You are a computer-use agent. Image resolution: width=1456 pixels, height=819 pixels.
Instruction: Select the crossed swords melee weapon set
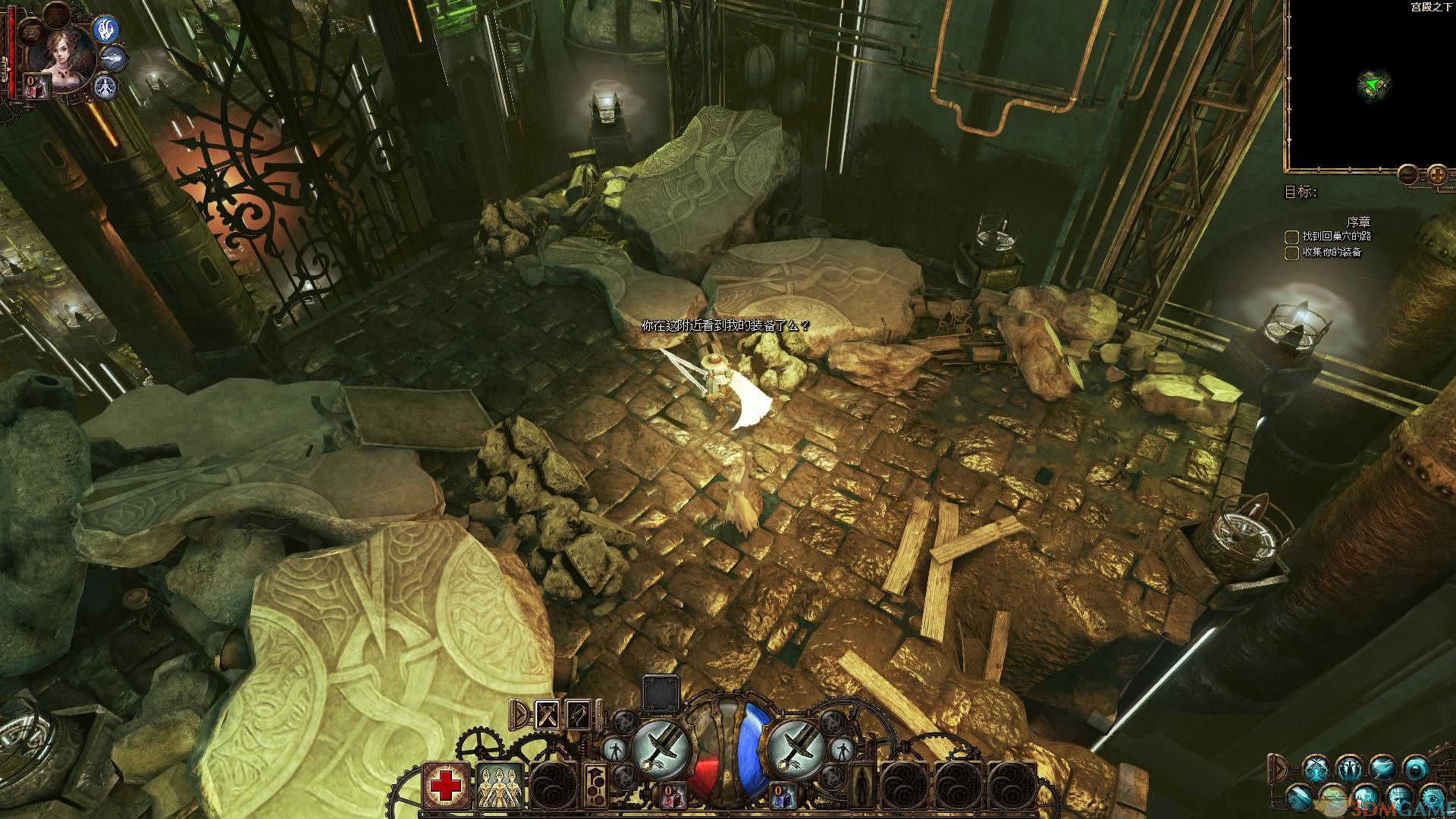click(x=547, y=715)
